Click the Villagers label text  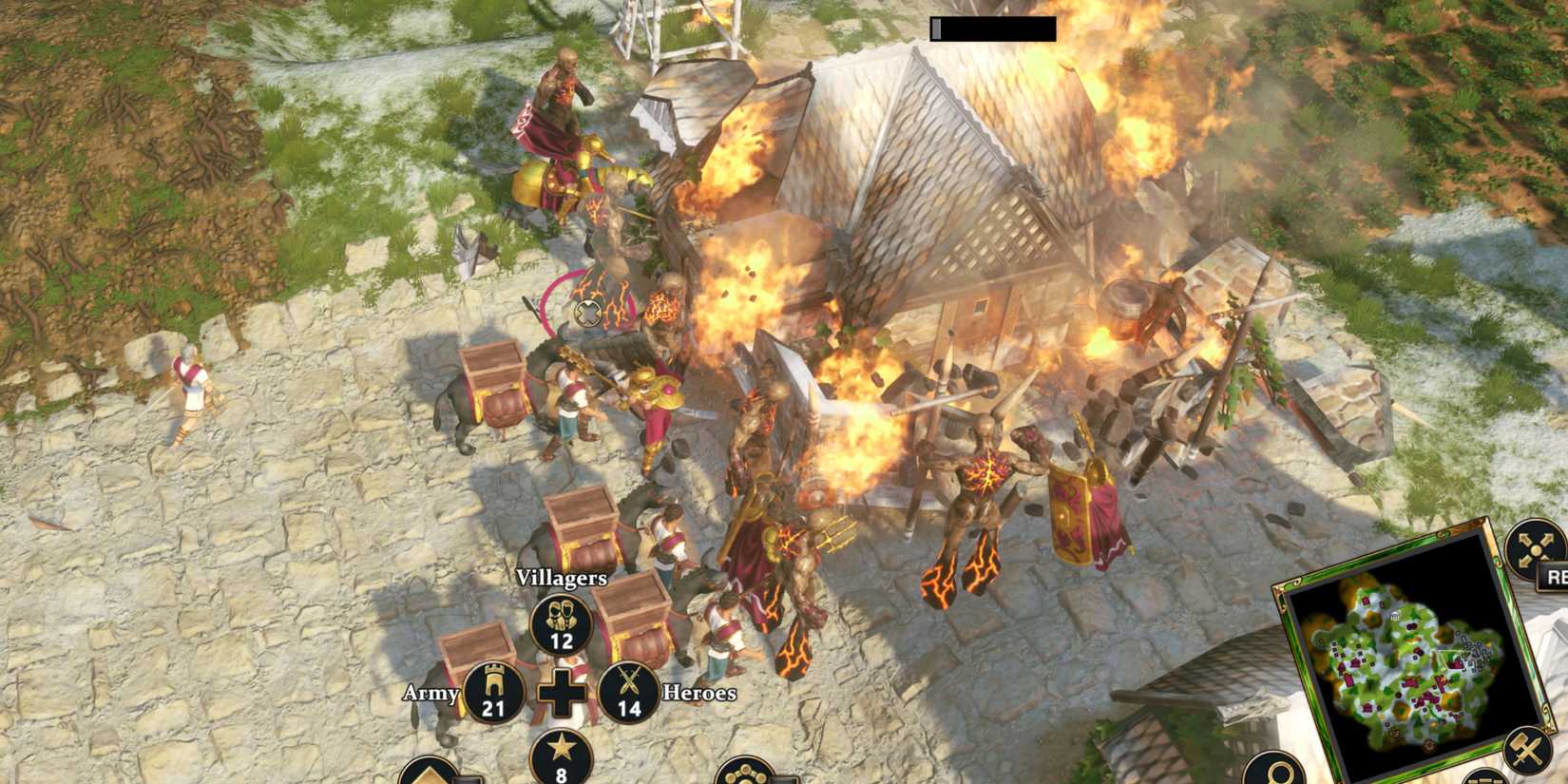click(561, 576)
